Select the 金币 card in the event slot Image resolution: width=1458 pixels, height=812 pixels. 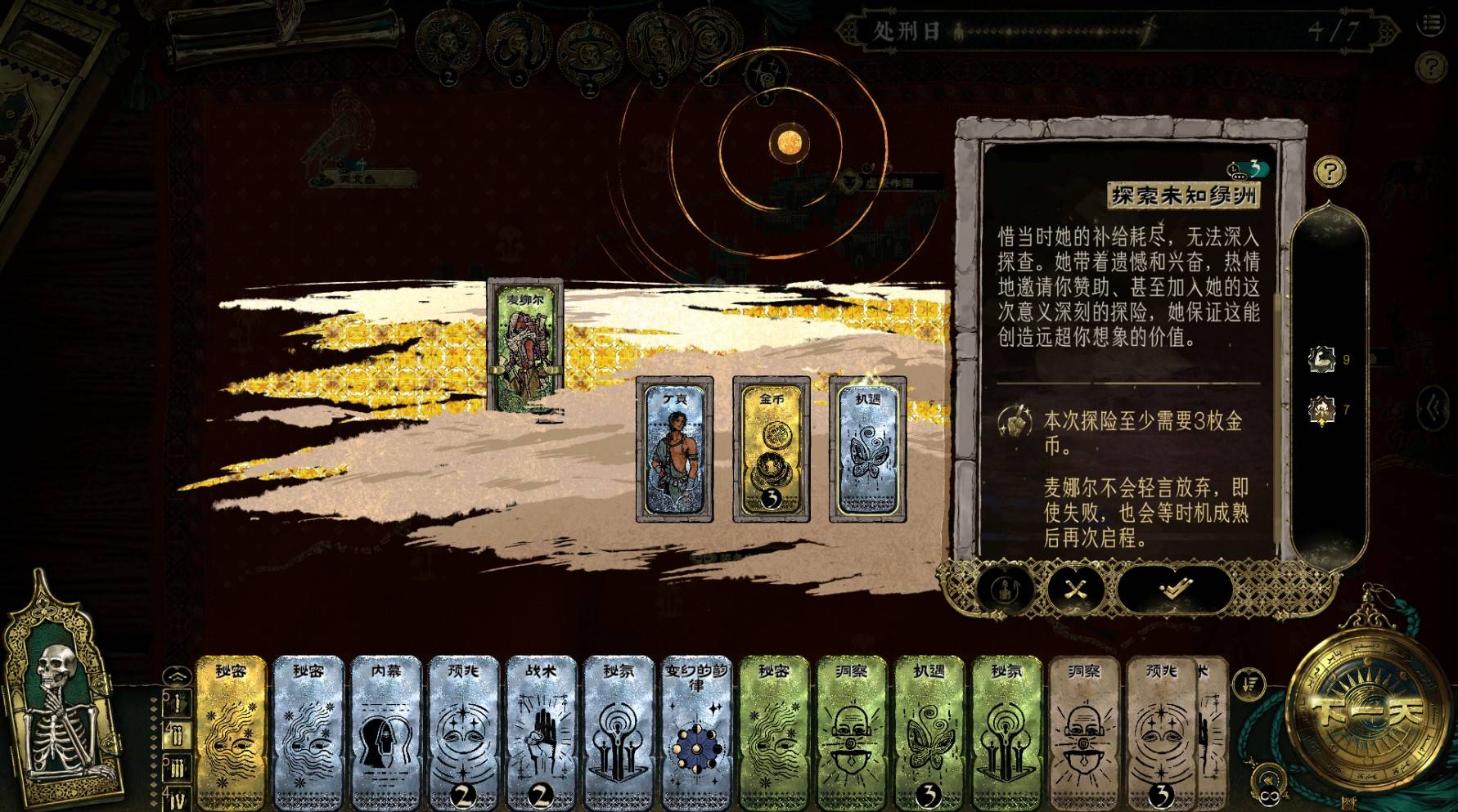[x=772, y=449]
